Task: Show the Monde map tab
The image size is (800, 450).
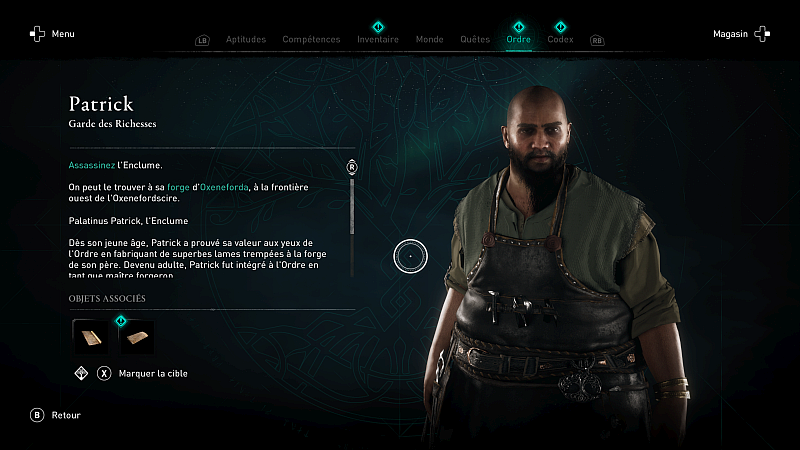Action: 429,40
